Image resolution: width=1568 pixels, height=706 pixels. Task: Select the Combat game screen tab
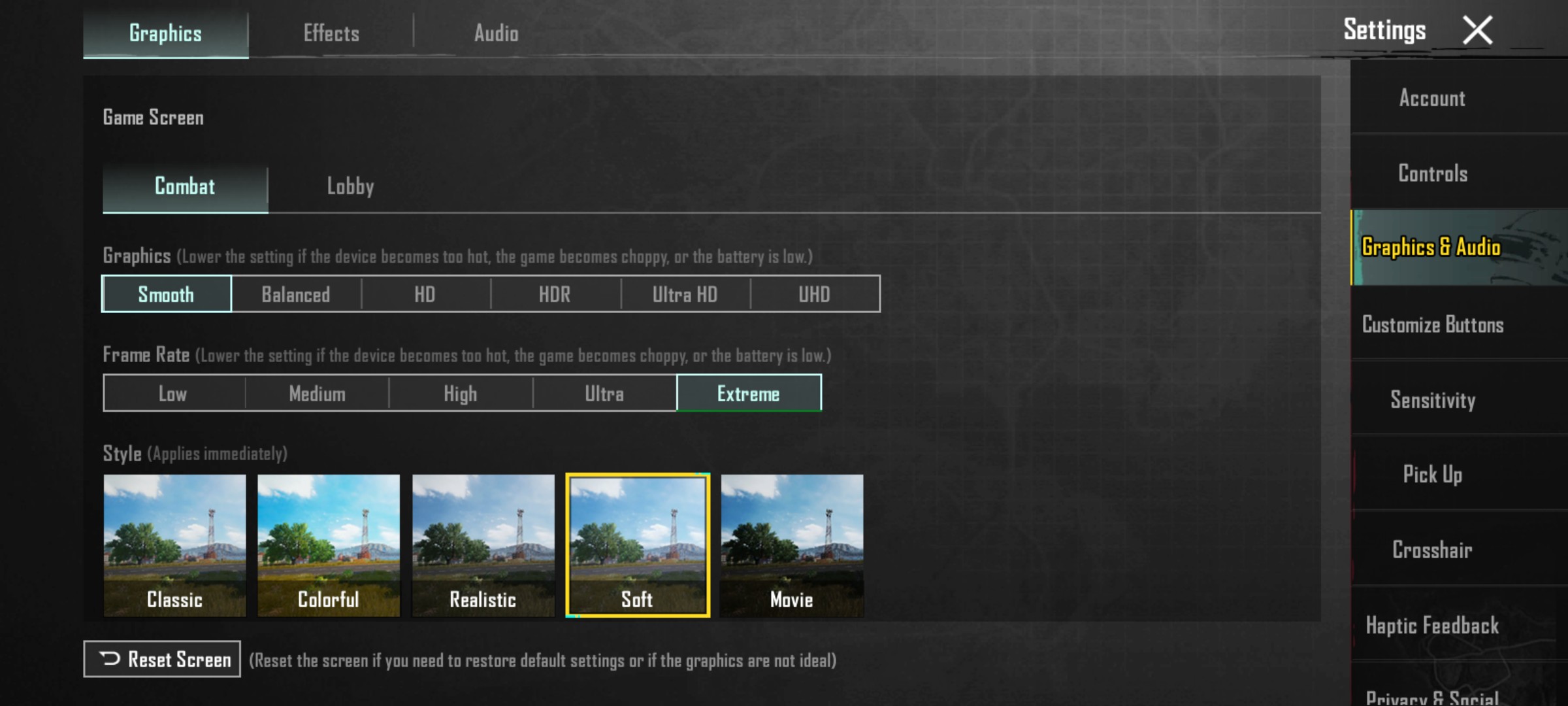[185, 187]
